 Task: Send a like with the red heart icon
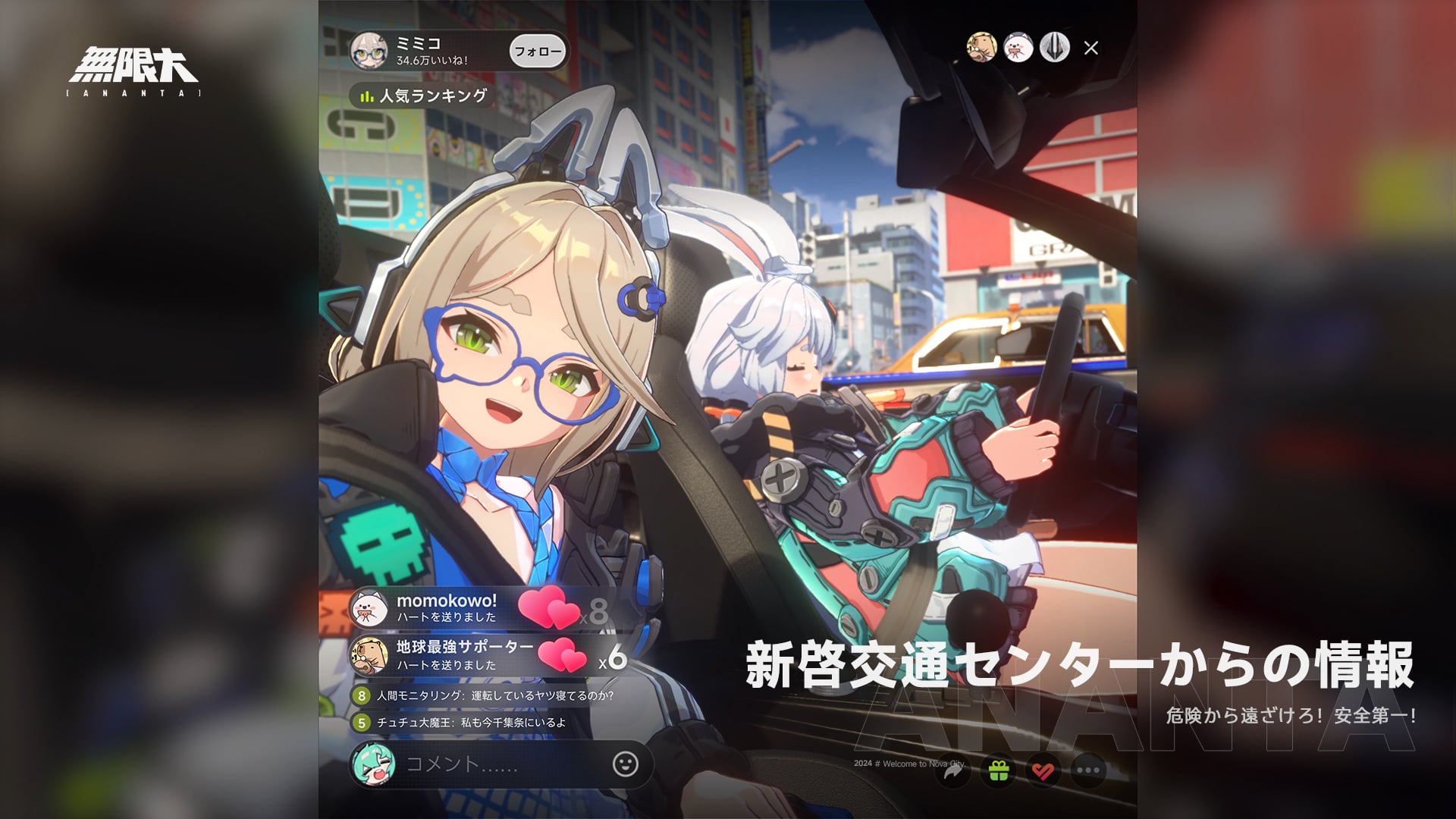click(1044, 769)
